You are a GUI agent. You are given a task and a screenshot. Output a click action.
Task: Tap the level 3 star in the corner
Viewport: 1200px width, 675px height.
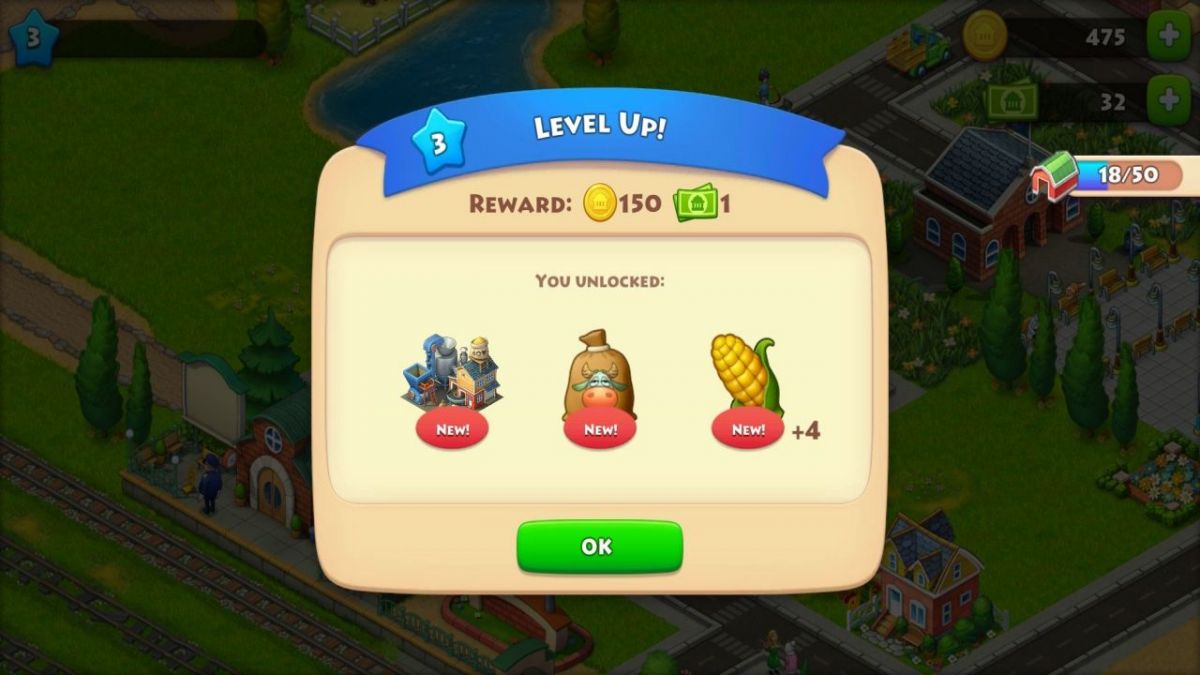(x=32, y=38)
